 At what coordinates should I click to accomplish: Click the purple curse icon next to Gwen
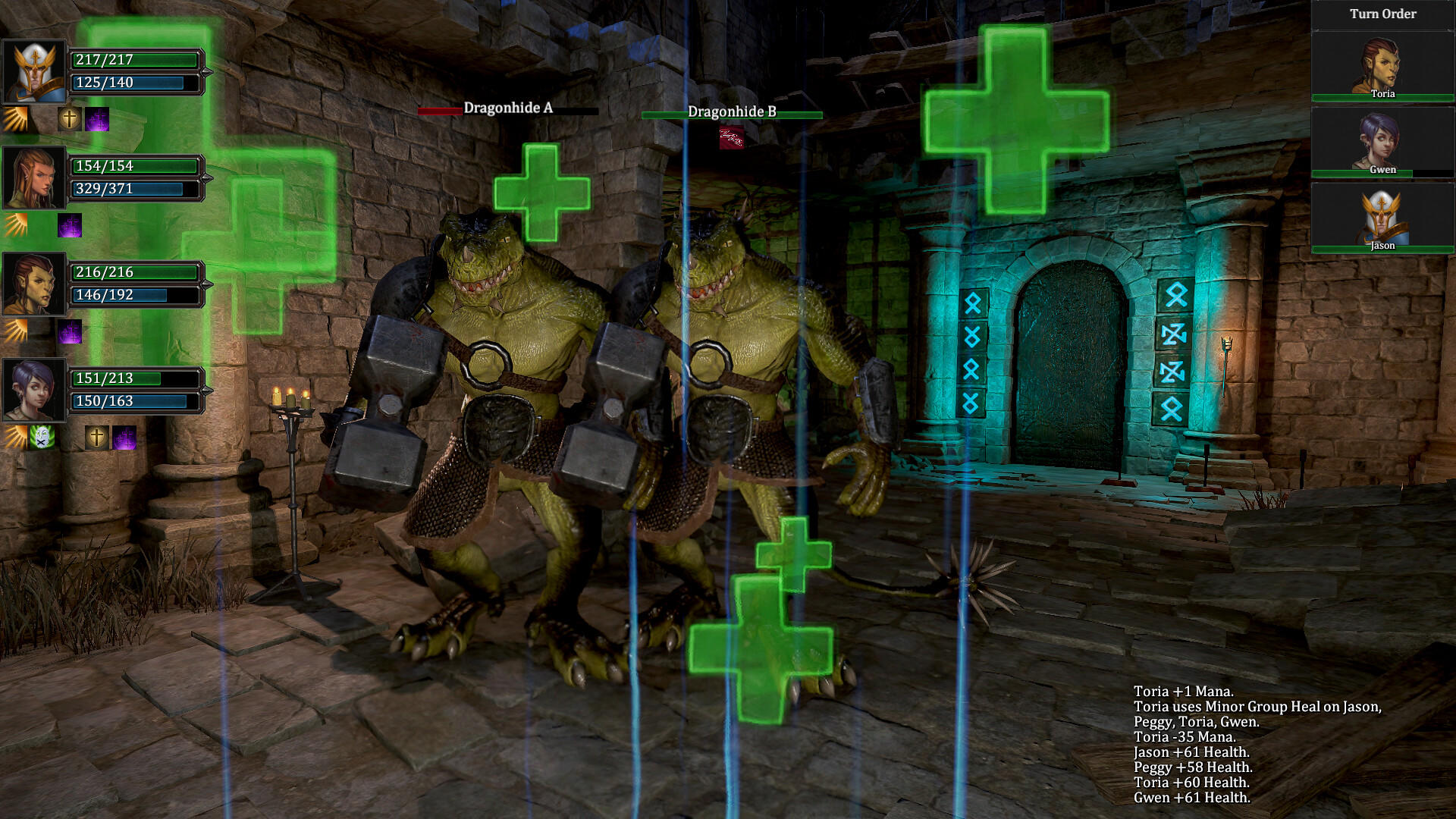[124, 438]
